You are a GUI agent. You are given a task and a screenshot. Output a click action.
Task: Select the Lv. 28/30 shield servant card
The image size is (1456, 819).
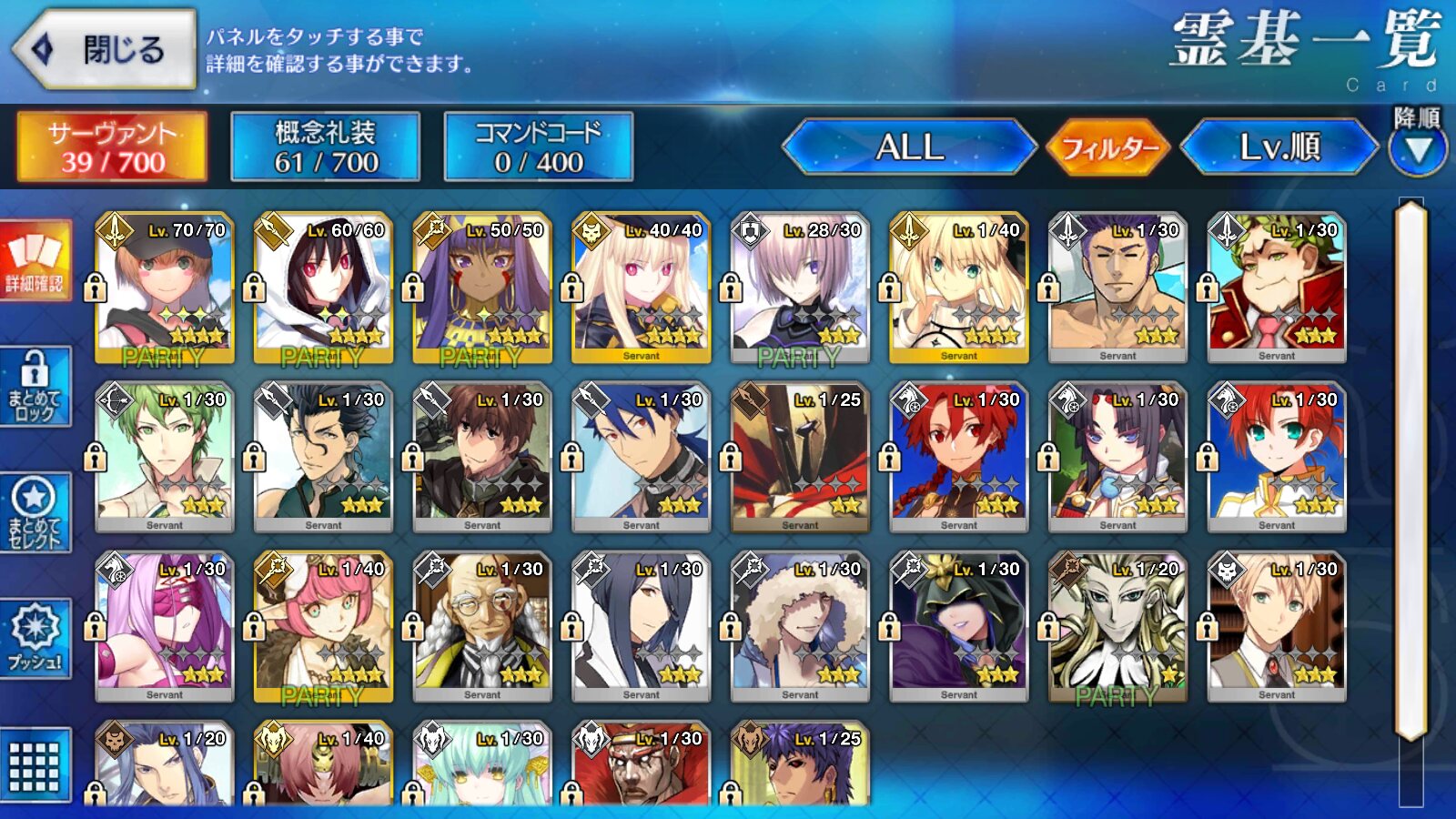[800, 288]
